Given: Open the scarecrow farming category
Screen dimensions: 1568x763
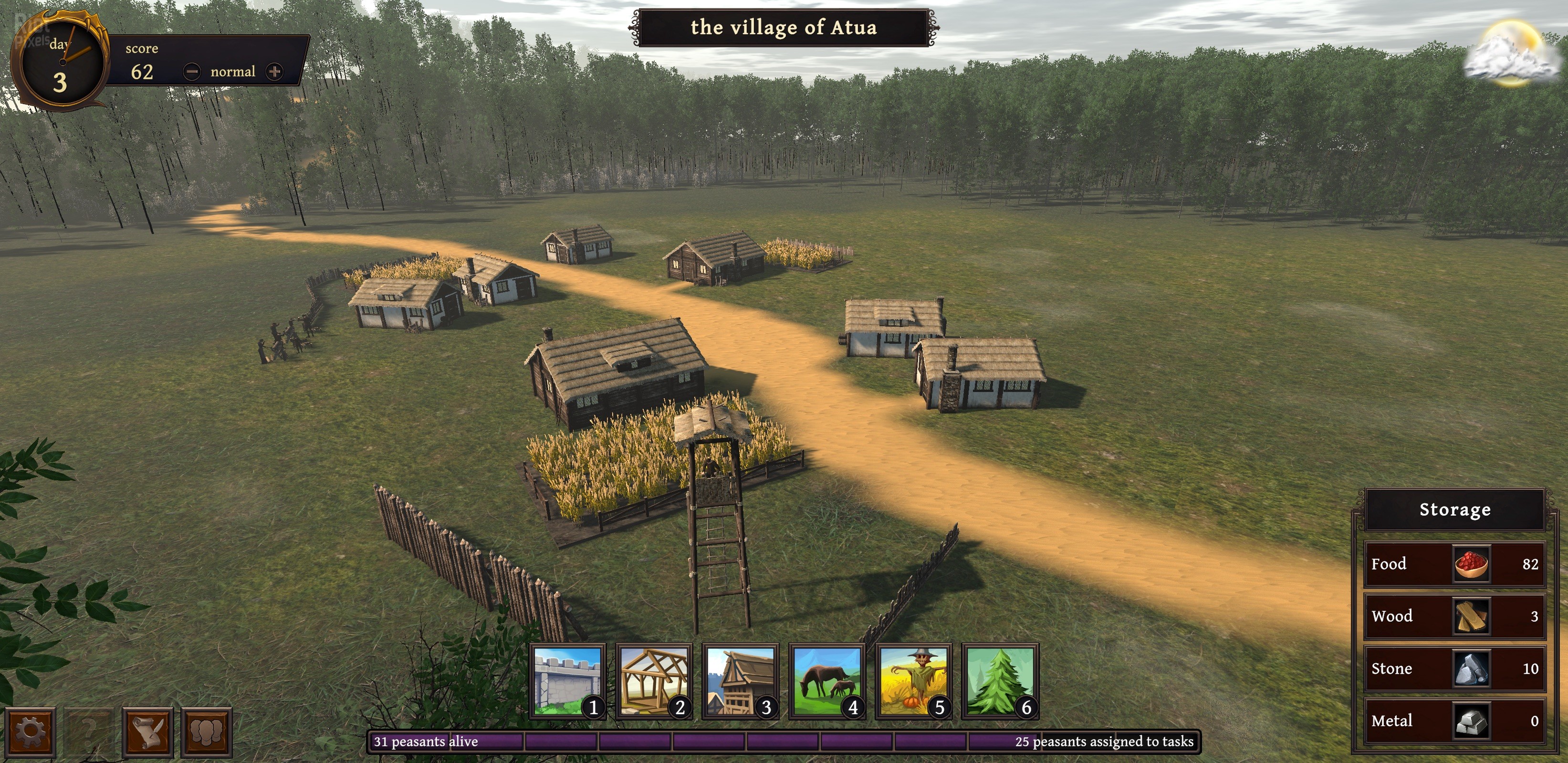Looking at the screenshot, I should 914,681.
